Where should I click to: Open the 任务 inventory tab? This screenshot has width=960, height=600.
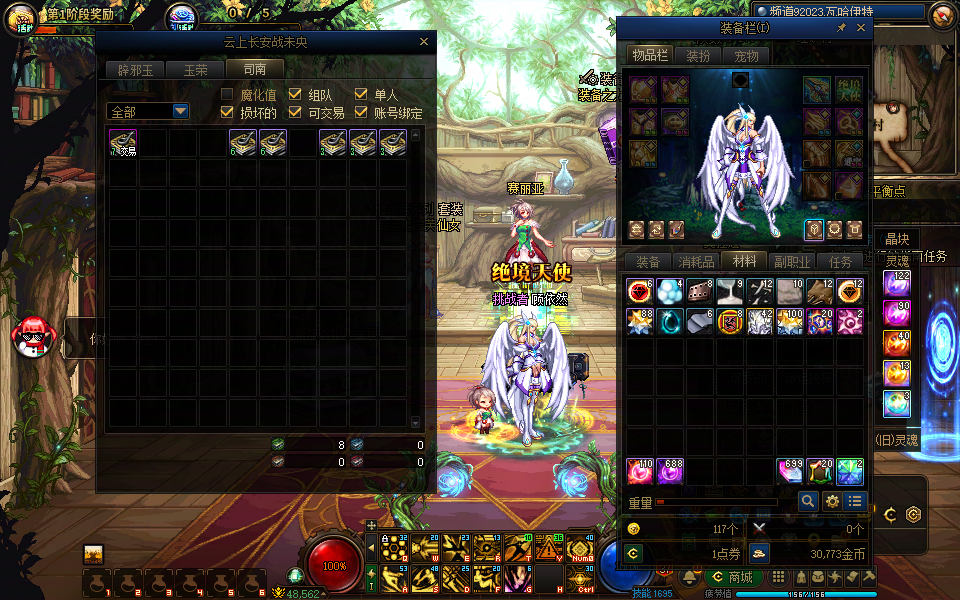[x=841, y=262]
